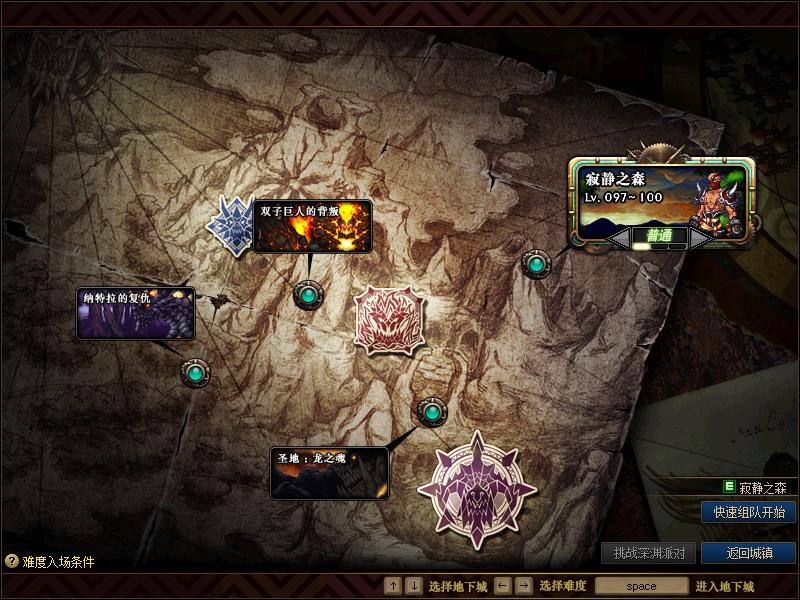
Task: Click the greyed 挑战深渊派对 button
Action: tap(648, 553)
